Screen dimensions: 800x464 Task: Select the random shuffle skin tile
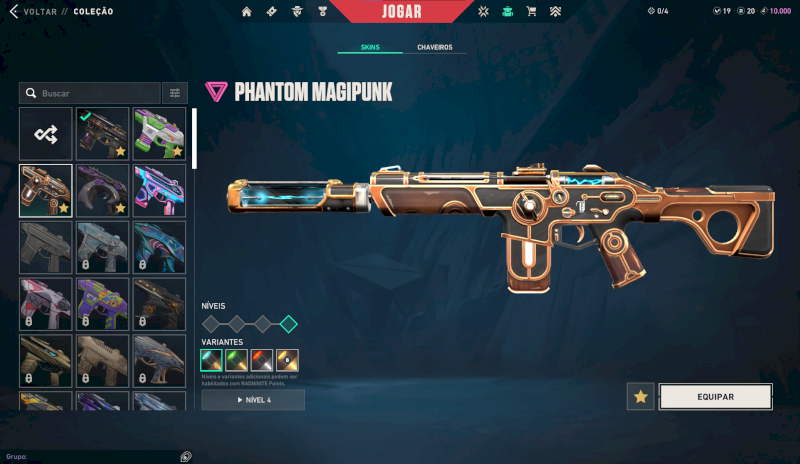46,134
